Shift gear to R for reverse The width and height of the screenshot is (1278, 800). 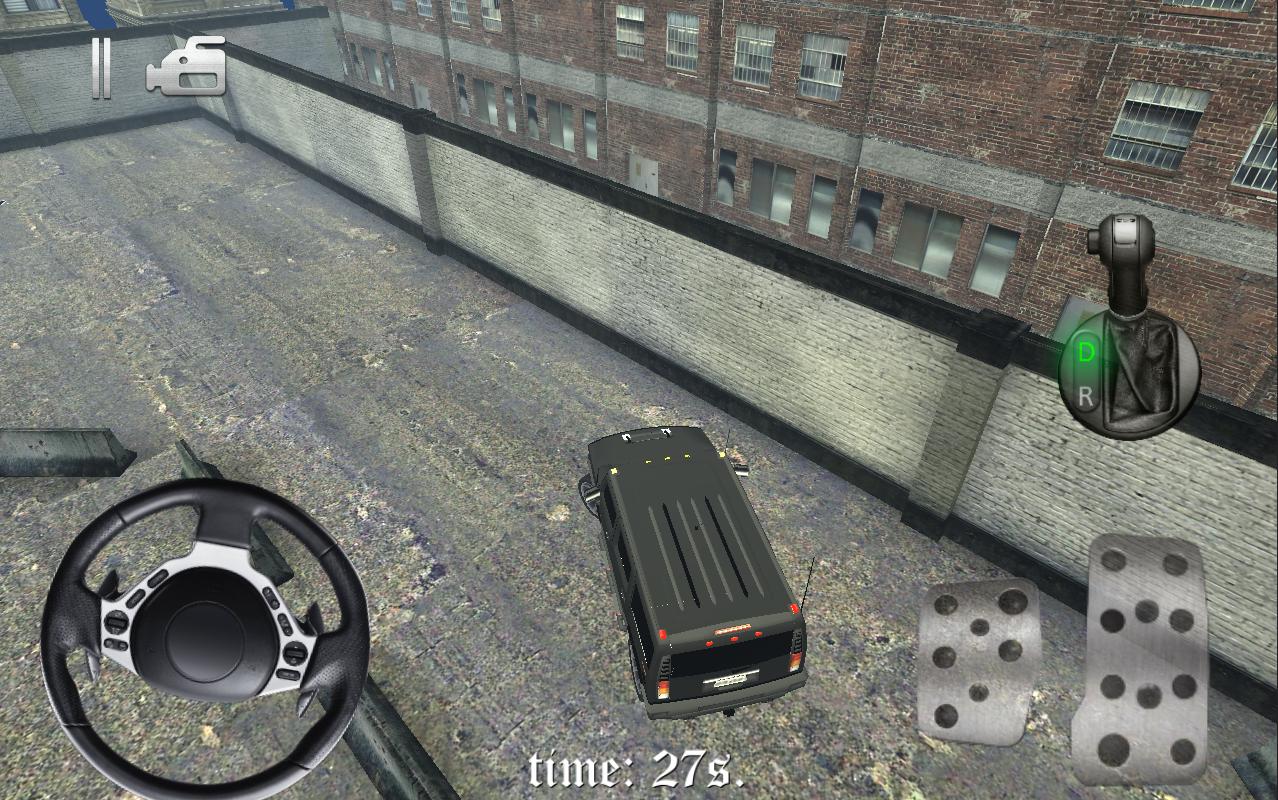pyautogui.click(x=1087, y=396)
